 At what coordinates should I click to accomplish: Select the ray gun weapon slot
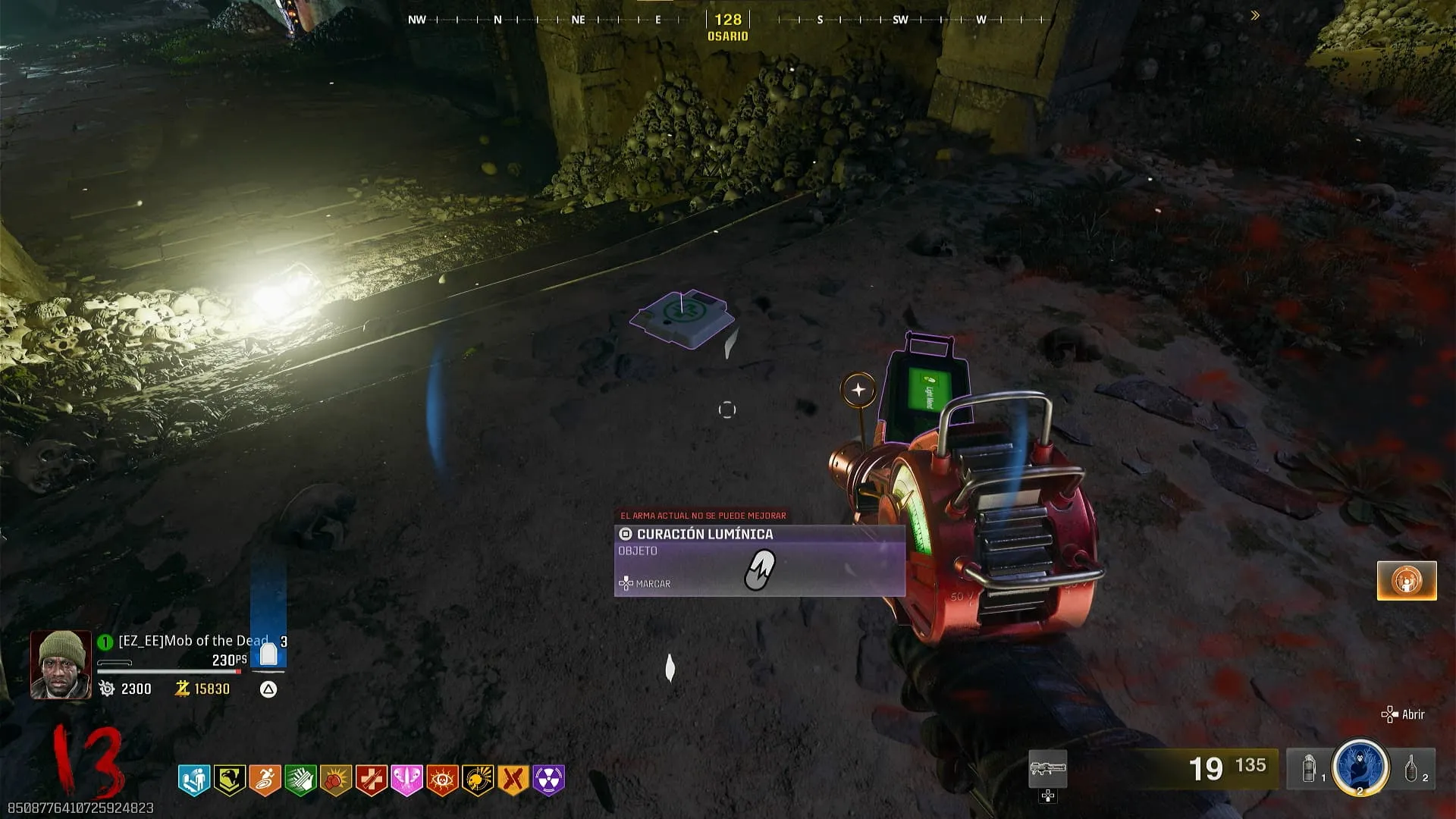click(1047, 769)
